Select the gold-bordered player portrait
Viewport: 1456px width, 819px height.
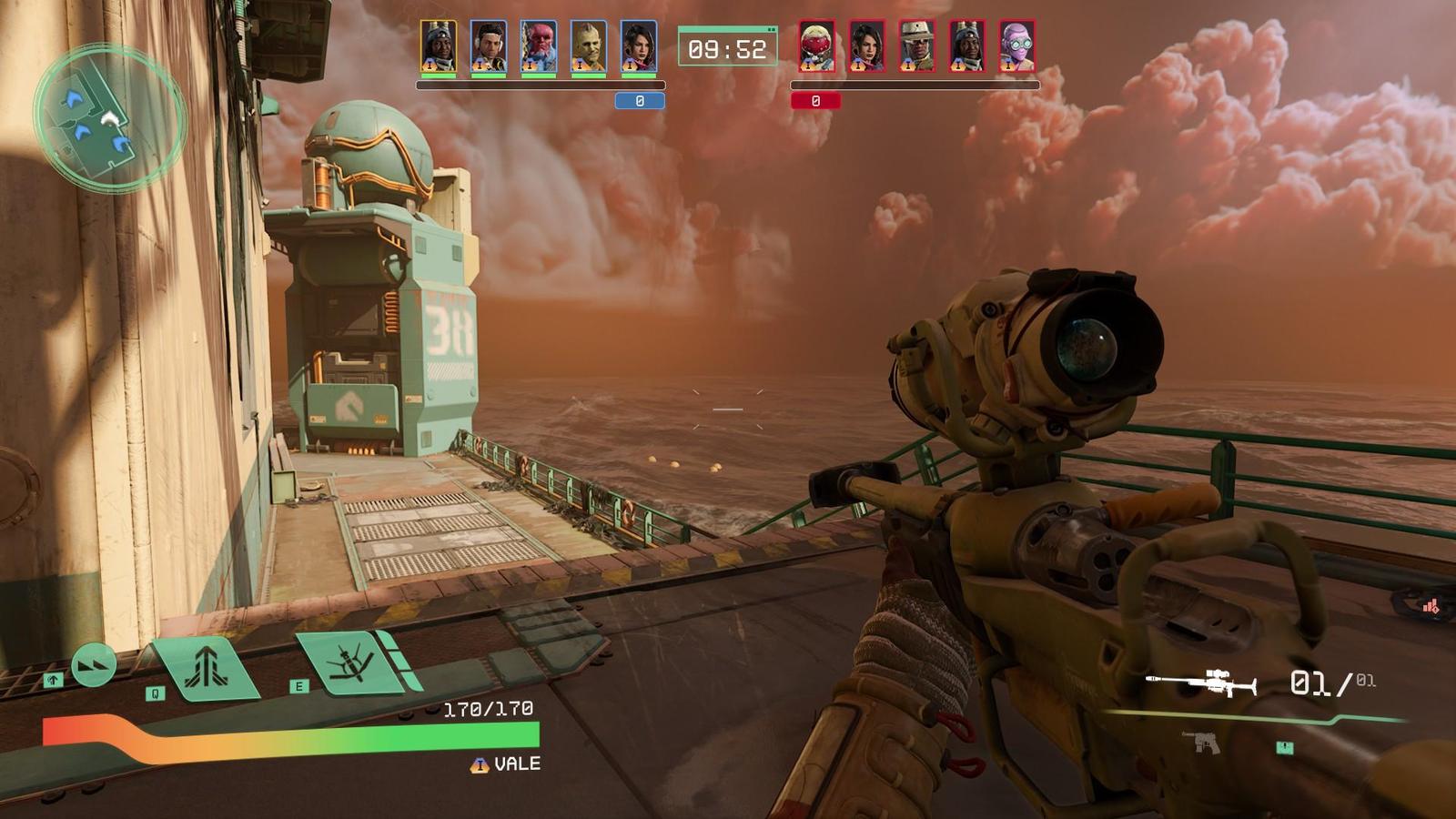(x=439, y=46)
